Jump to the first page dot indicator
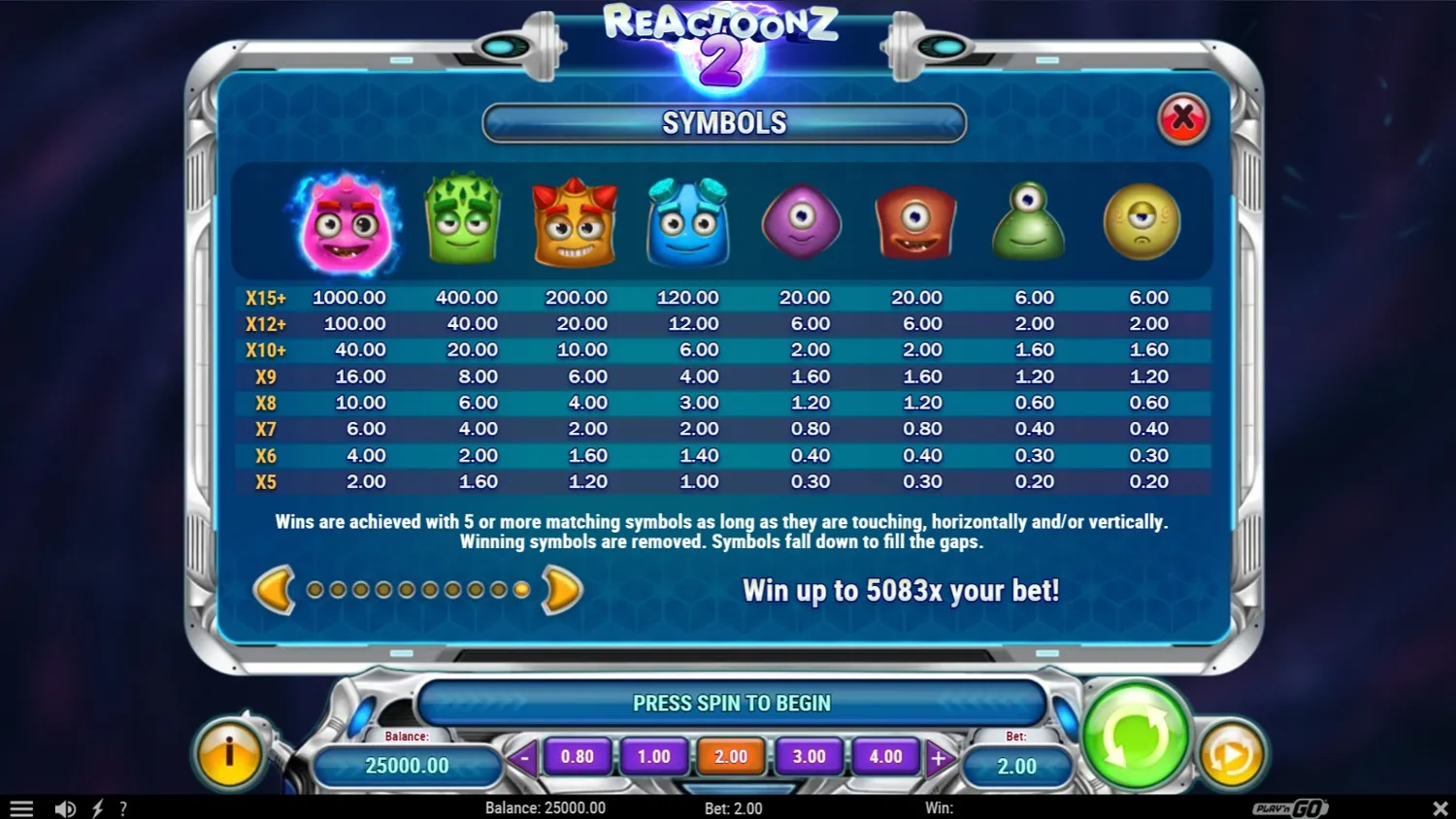 313,589
